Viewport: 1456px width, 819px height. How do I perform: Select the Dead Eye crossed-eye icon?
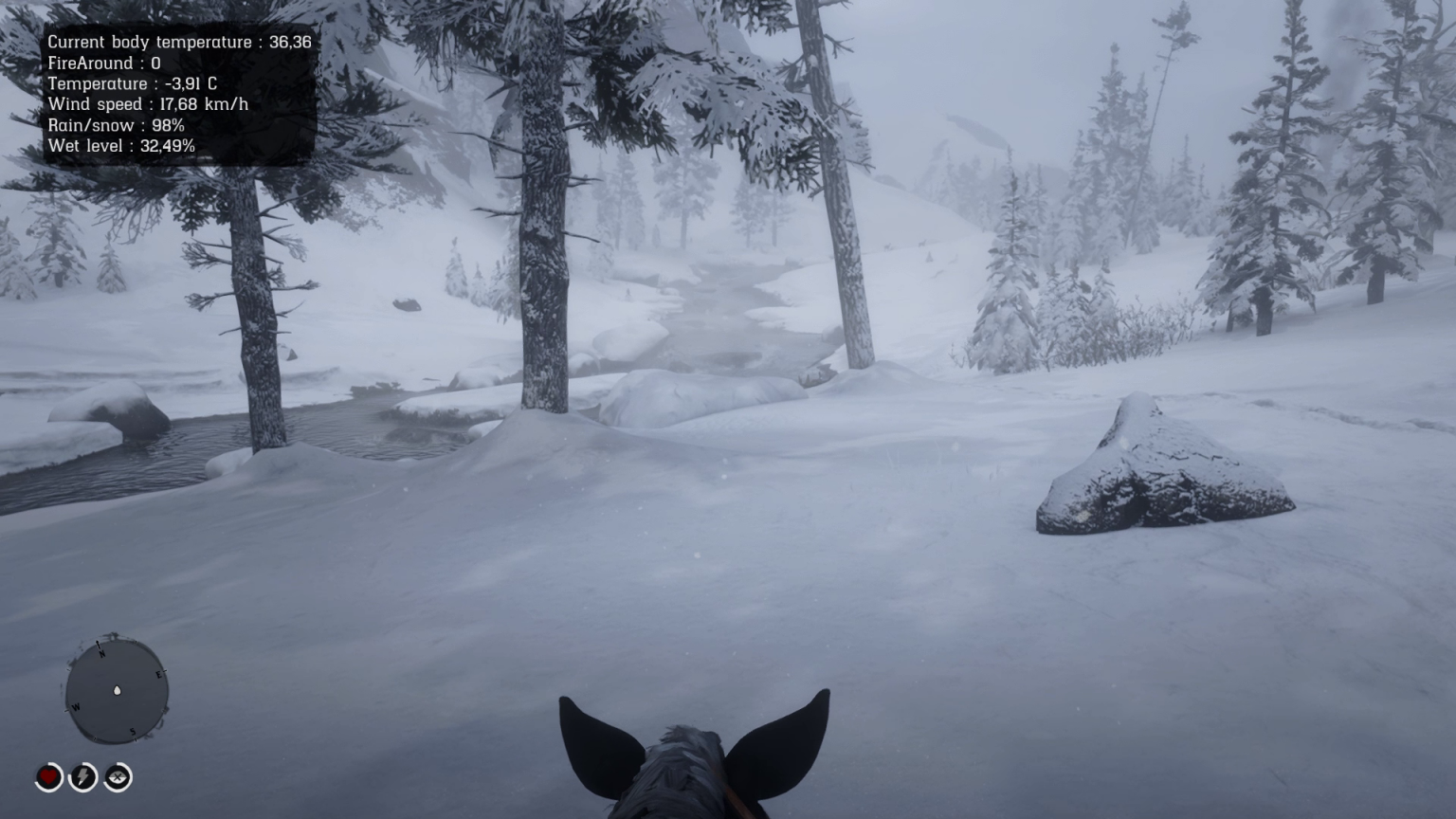[118, 777]
